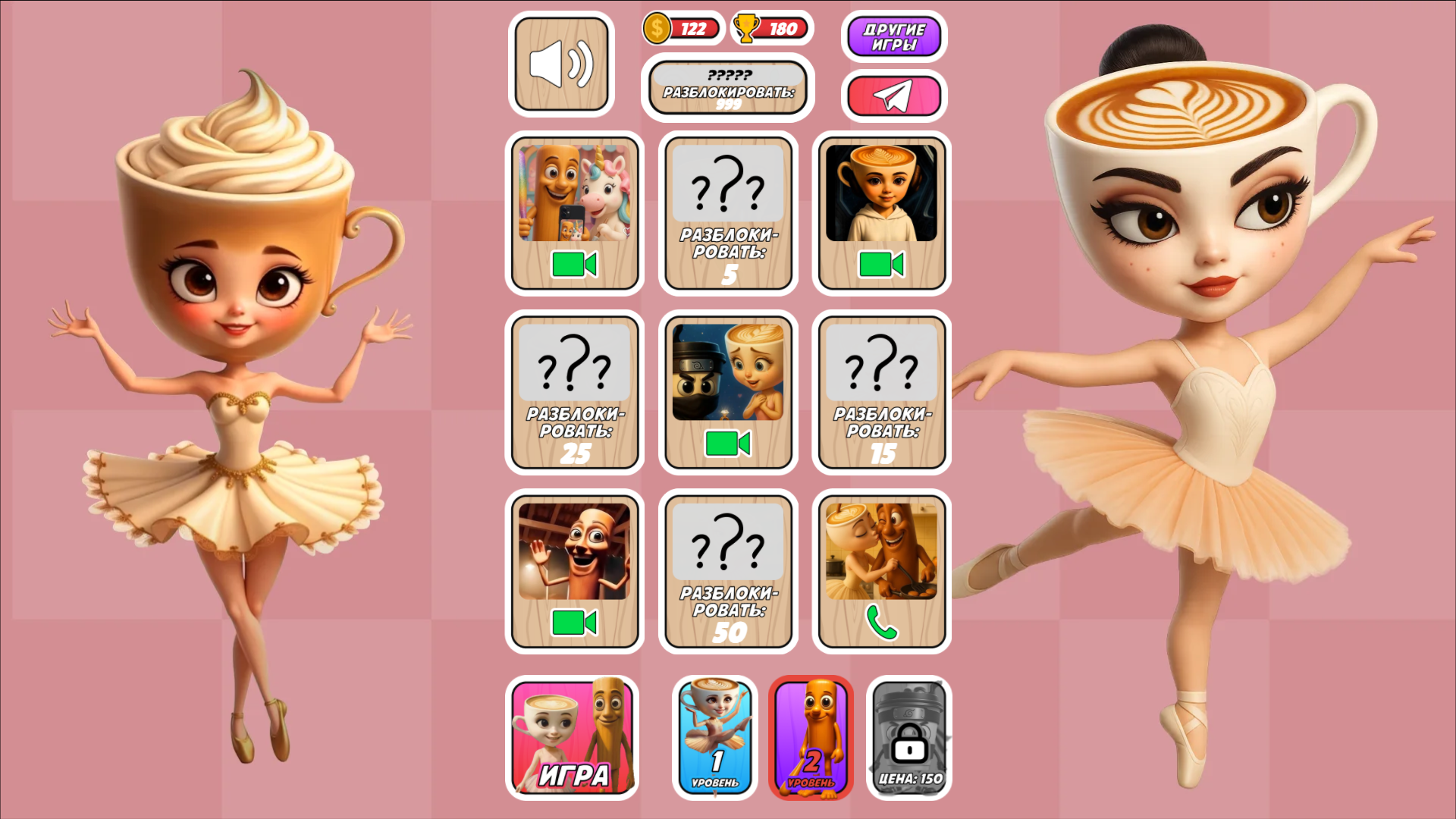Open Telegram share via paper plane icon
The image size is (1456, 819).
point(893,96)
